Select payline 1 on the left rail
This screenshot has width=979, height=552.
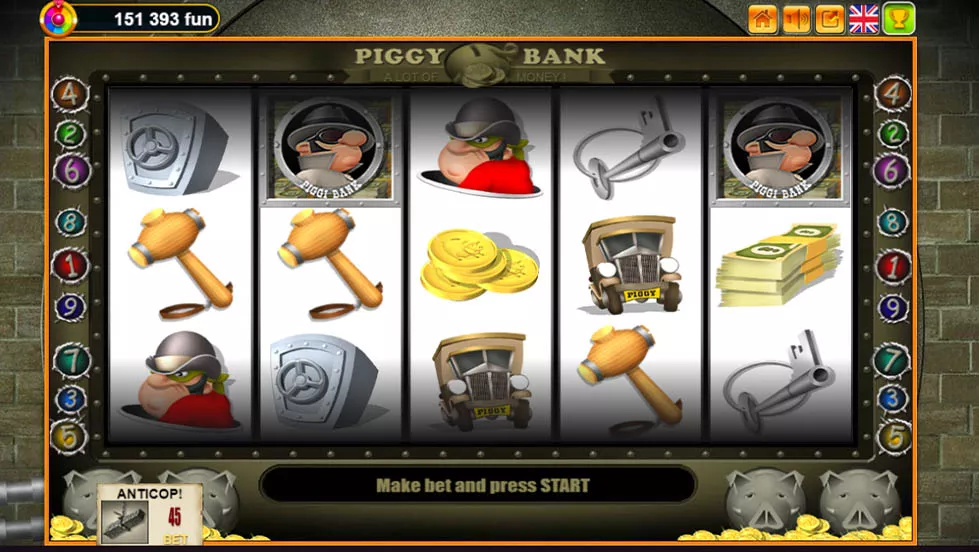tap(70, 267)
